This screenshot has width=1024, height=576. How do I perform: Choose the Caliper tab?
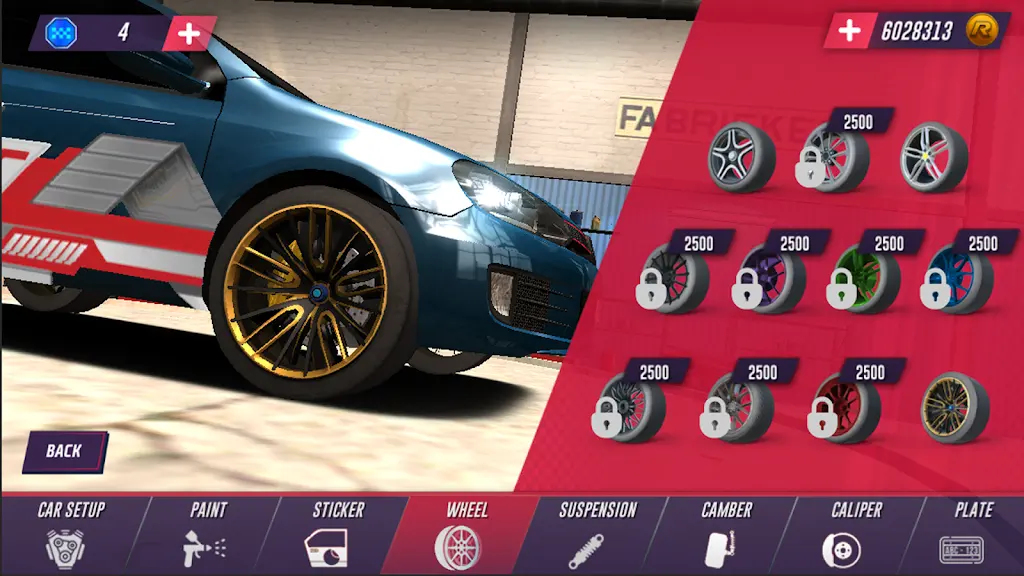pos(856,534)
